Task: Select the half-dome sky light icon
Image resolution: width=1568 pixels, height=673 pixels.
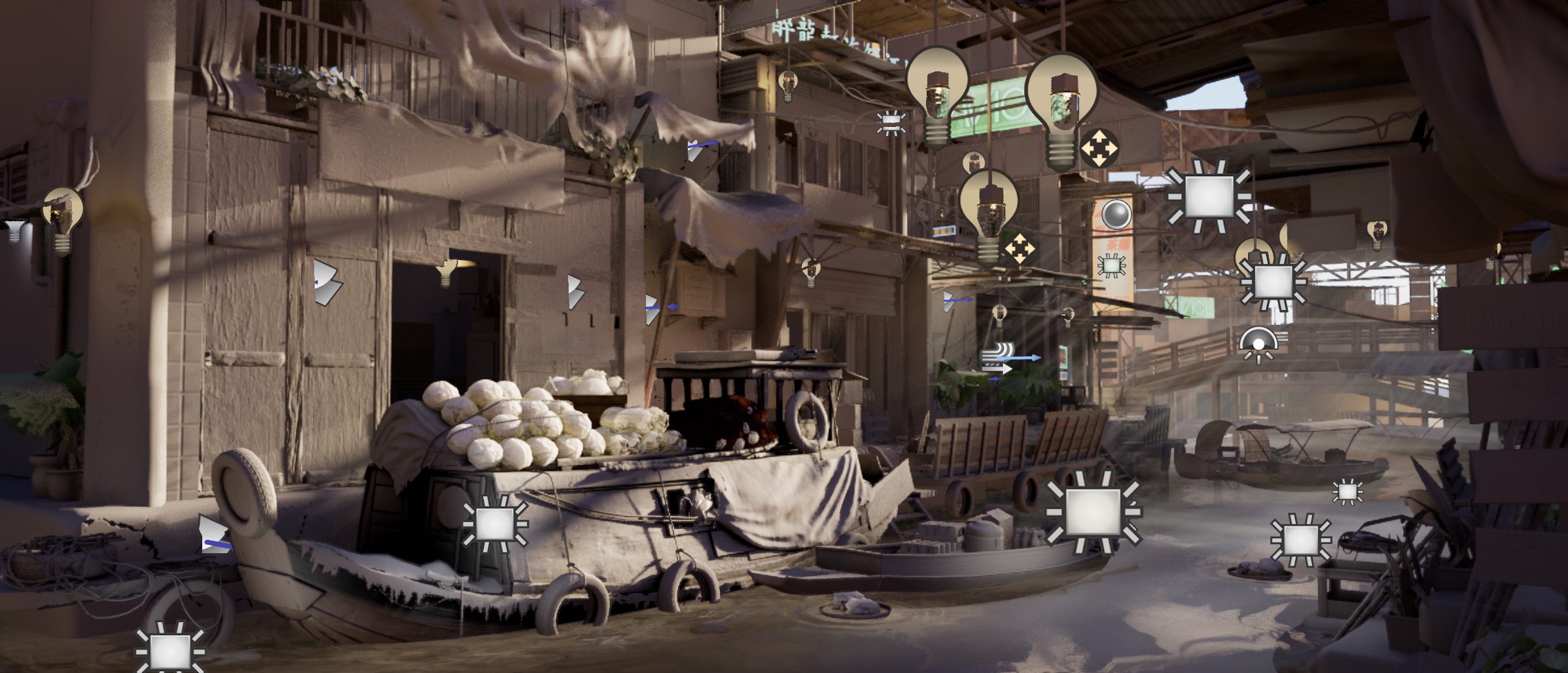Action: point(1258,344)
